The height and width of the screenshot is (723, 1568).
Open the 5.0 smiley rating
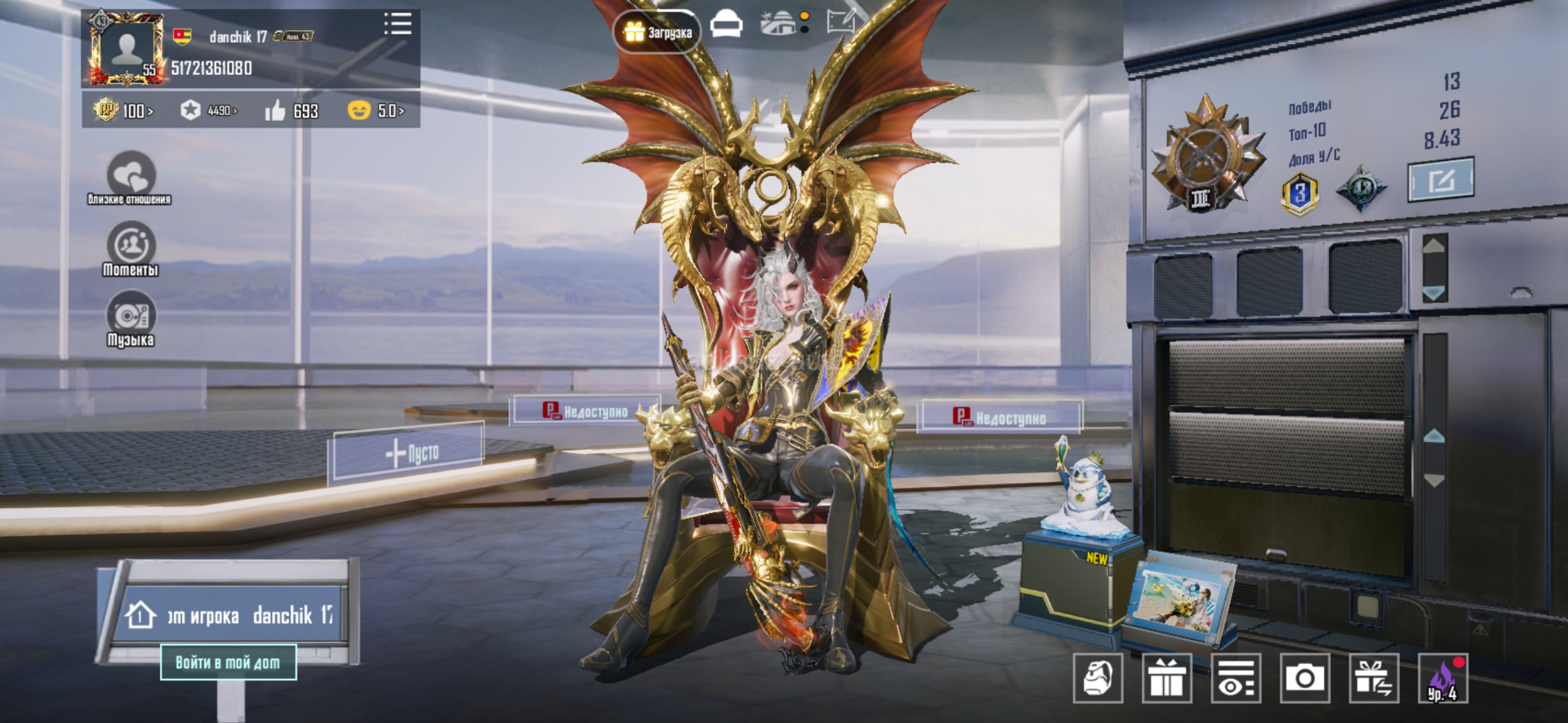[x=376, y=110]
